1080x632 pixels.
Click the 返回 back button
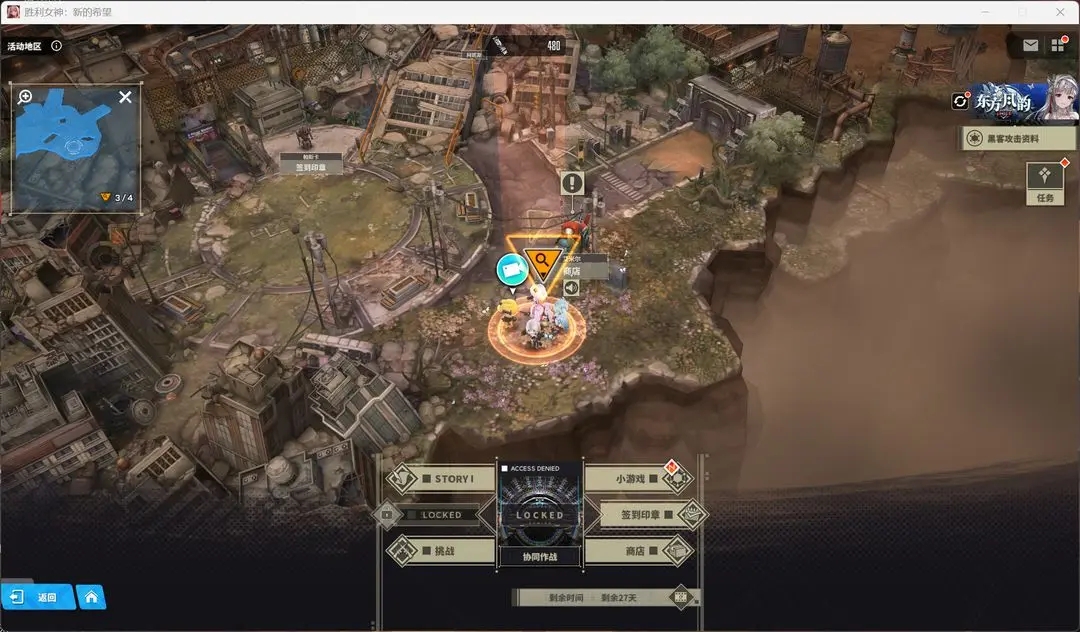pyautogui.click(x=38, y=597)
